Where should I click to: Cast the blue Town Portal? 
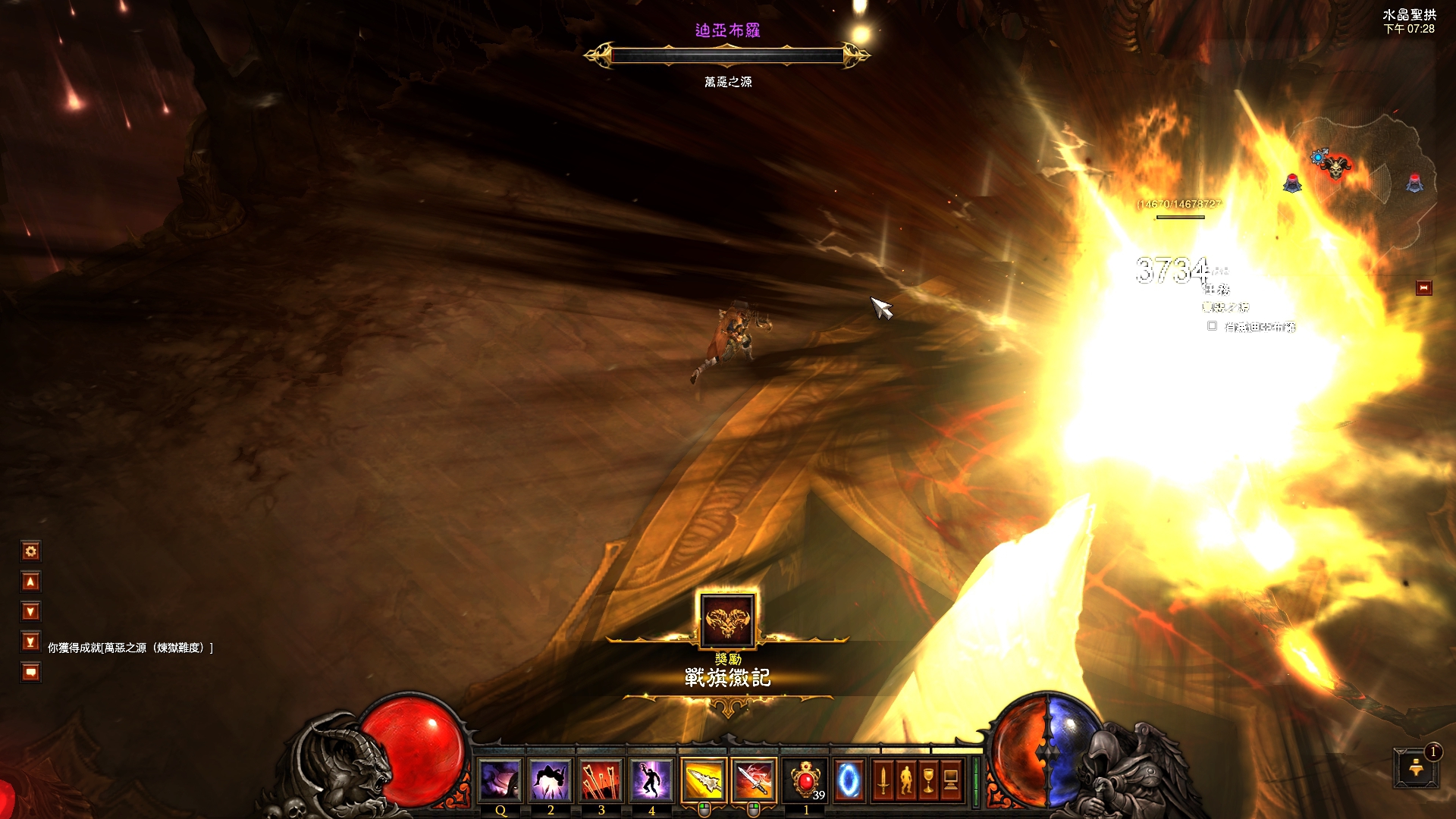click(849, 780)
